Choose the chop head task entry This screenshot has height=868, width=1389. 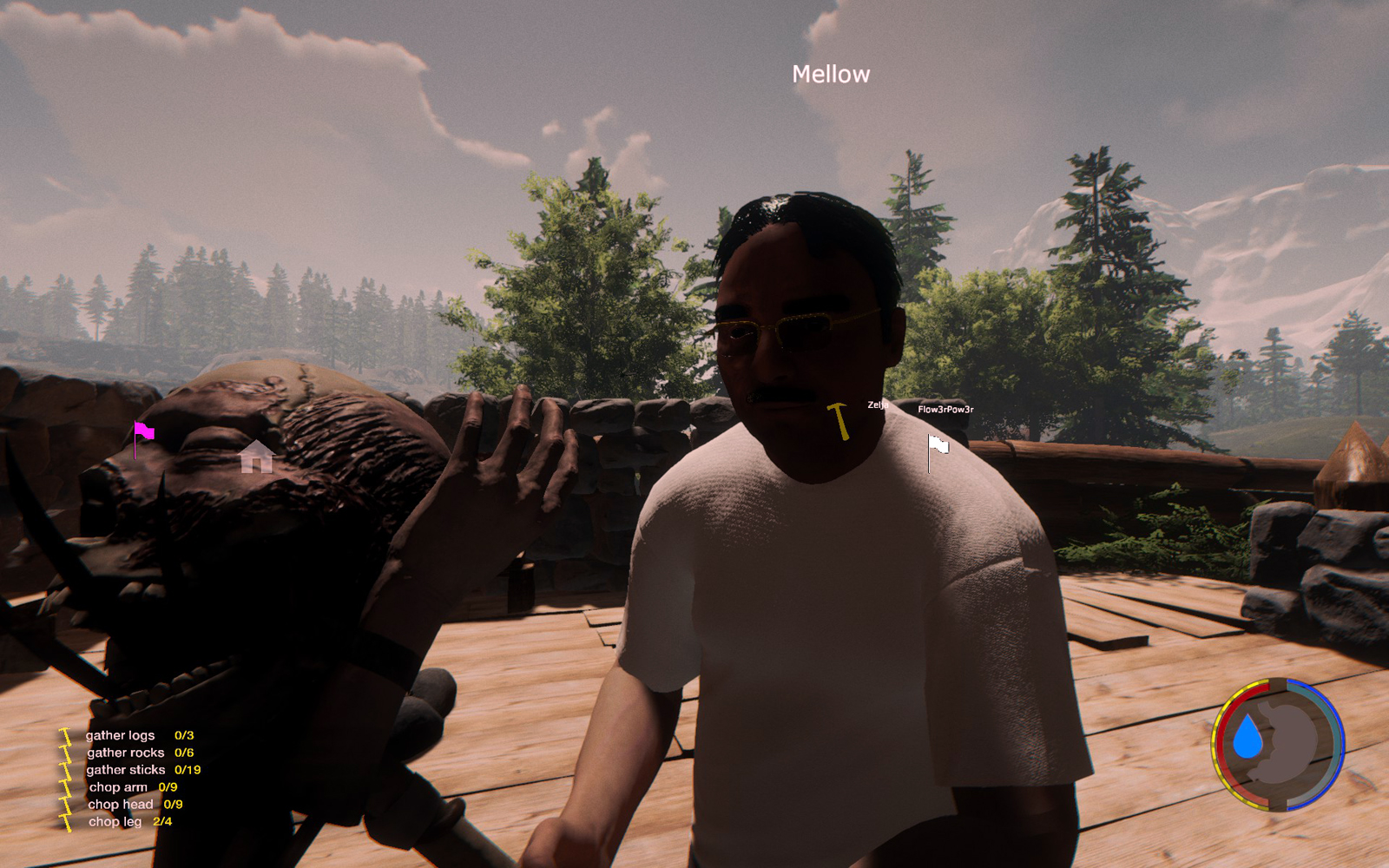point(121,805)
